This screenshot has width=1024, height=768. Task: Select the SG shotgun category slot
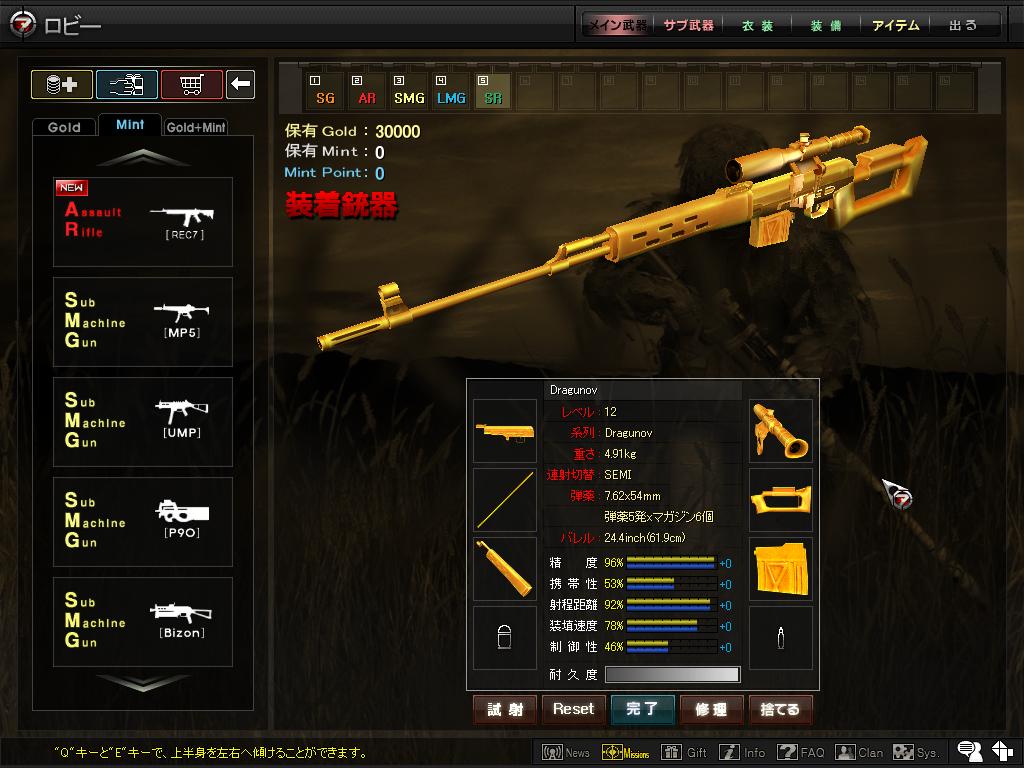click(x=325, y=91)
